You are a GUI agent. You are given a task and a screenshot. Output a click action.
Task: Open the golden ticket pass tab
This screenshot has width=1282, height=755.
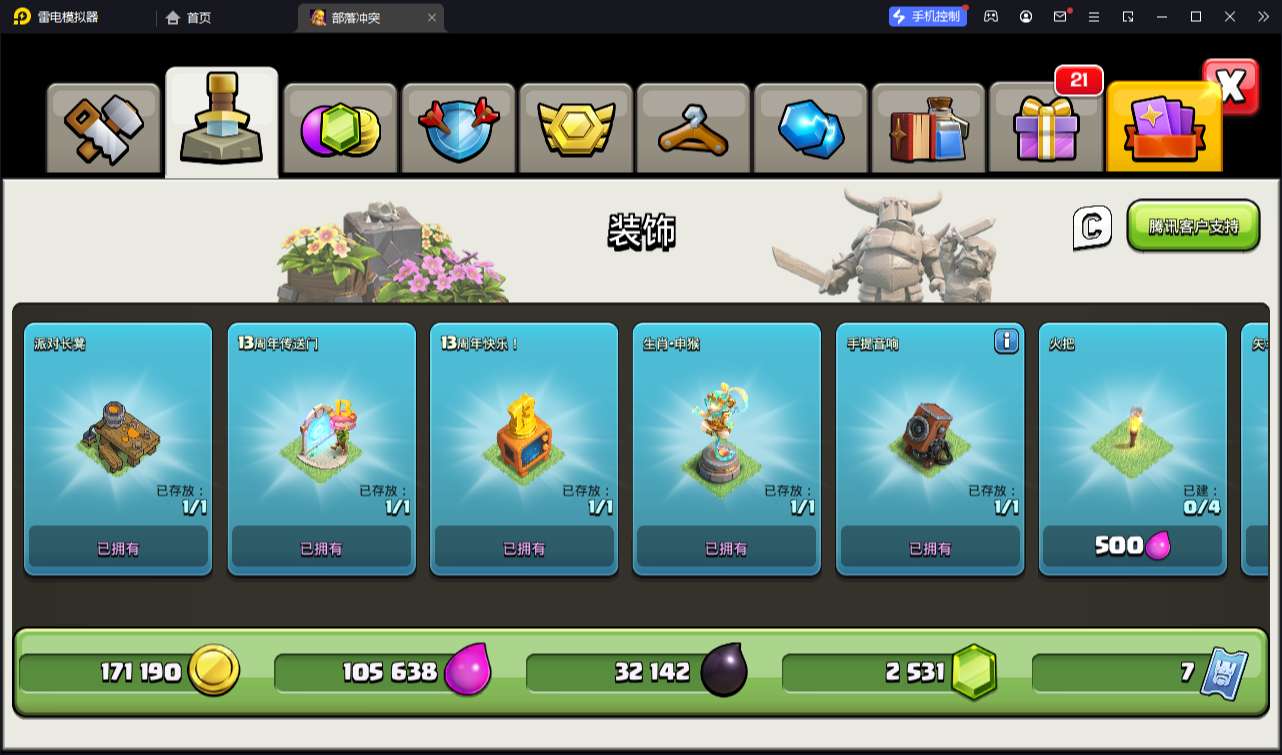click(1163, 129)
